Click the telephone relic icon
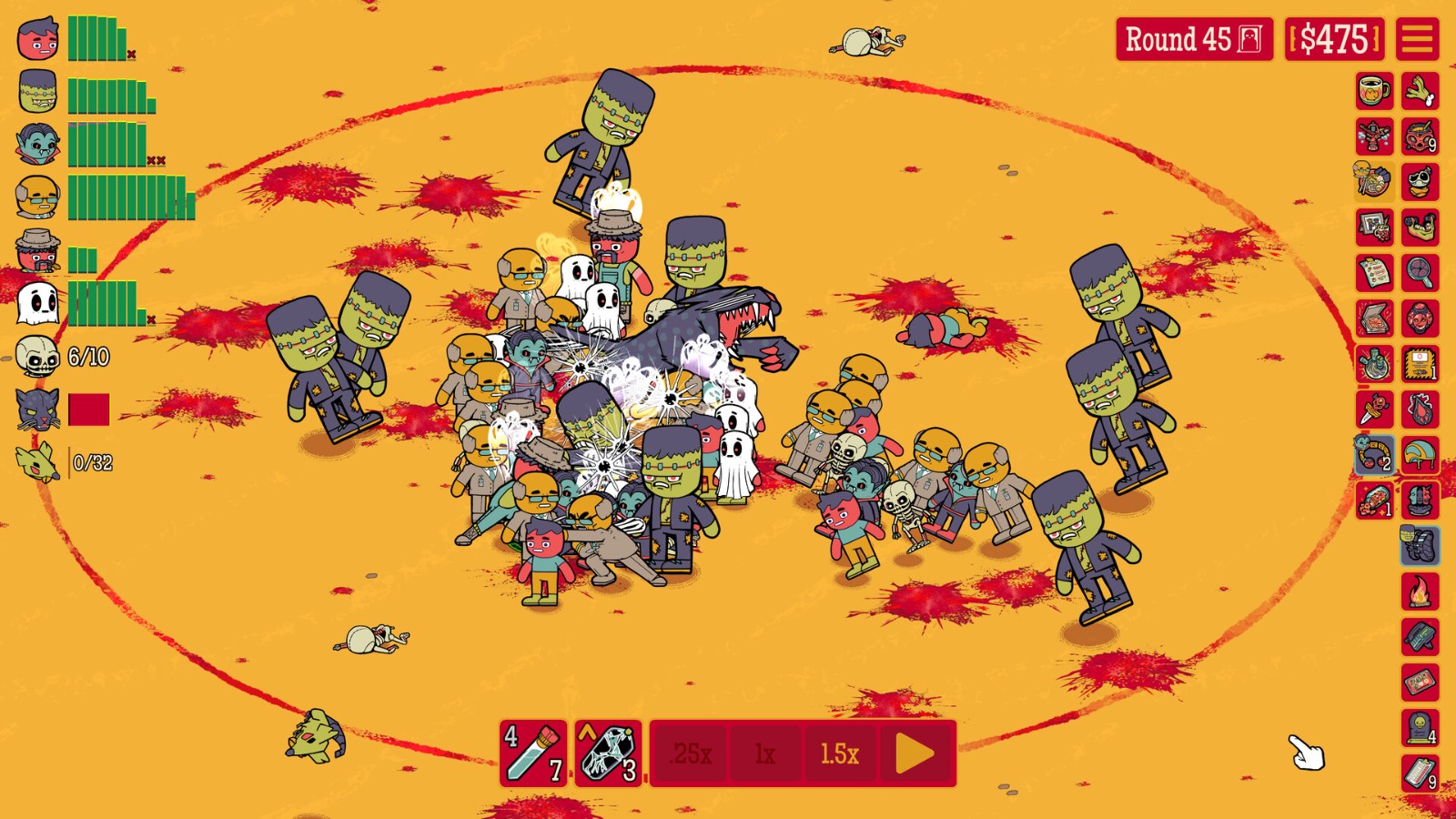The image size is (1456, 819). 1420,637
